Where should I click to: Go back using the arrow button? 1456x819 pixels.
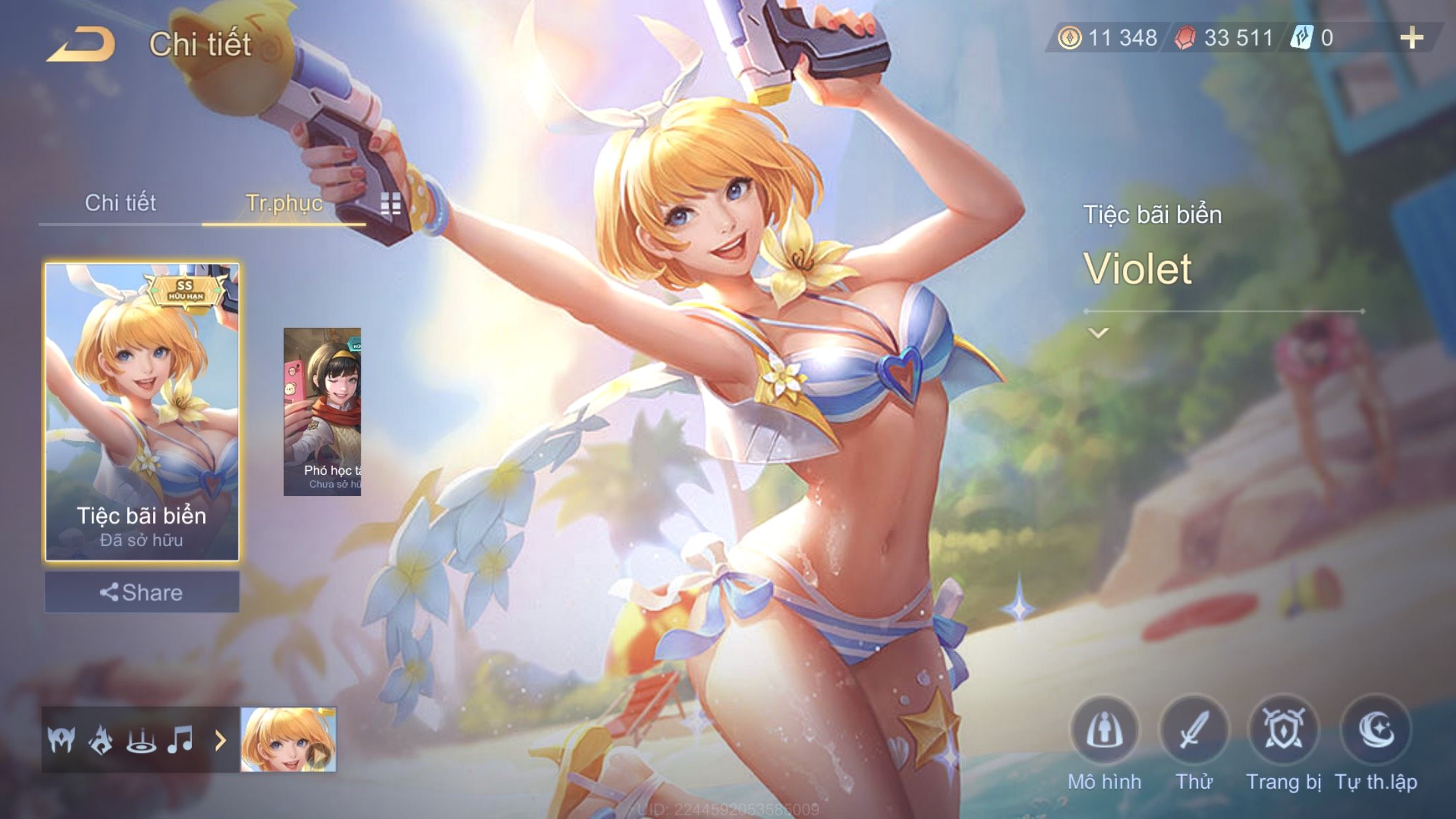pos(80,45)
